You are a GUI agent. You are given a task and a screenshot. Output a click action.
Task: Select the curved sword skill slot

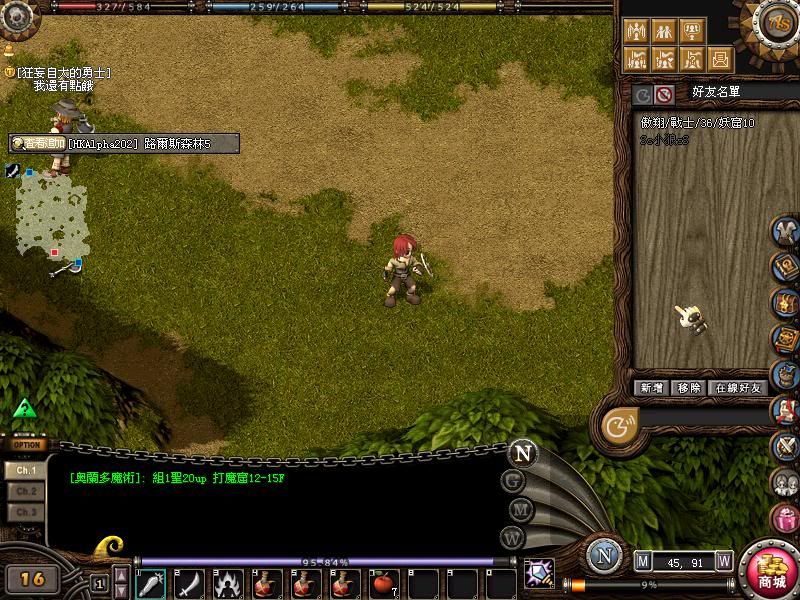(189, 583)
